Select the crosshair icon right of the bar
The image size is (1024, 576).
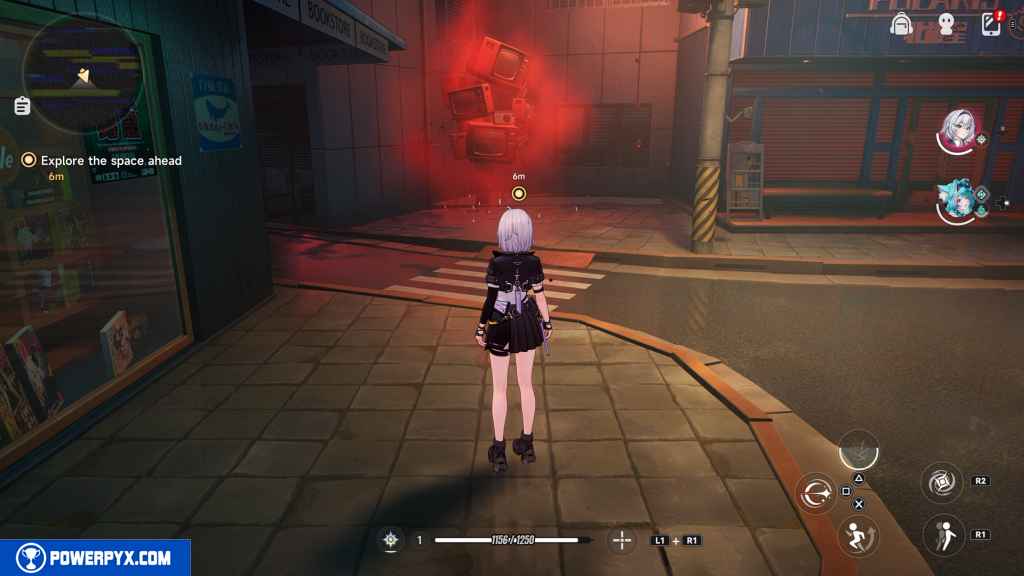[x=622, y=540]
